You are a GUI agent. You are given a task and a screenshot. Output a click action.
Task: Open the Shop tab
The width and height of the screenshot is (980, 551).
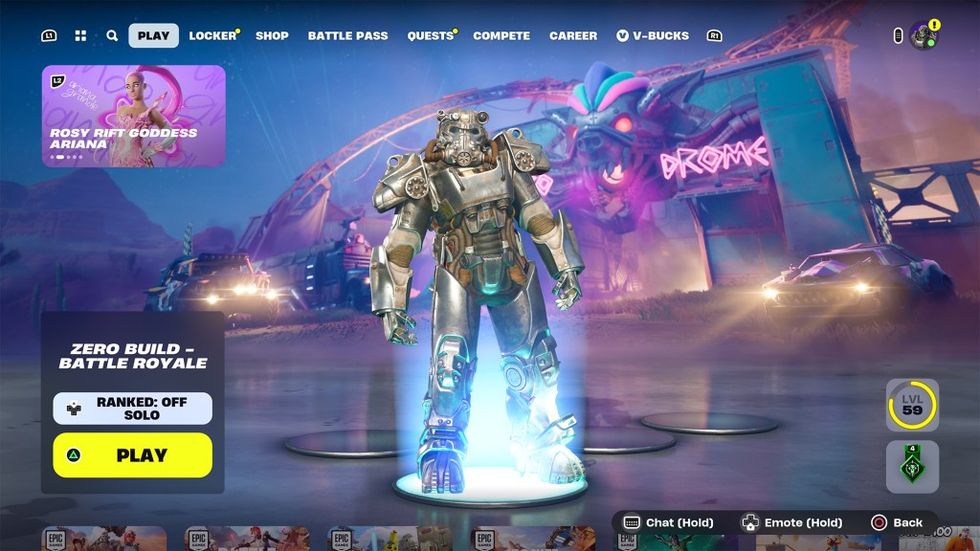[272, 36]
